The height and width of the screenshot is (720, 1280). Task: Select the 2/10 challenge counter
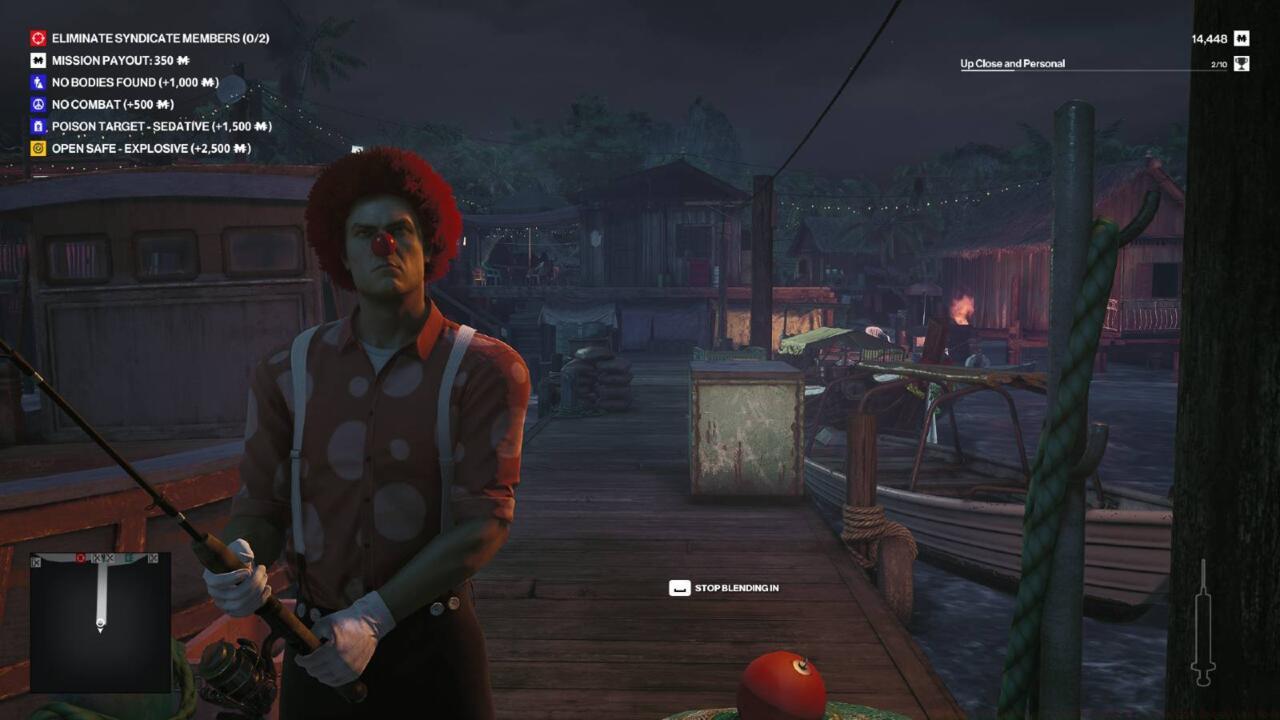[x=1218, y=62]
